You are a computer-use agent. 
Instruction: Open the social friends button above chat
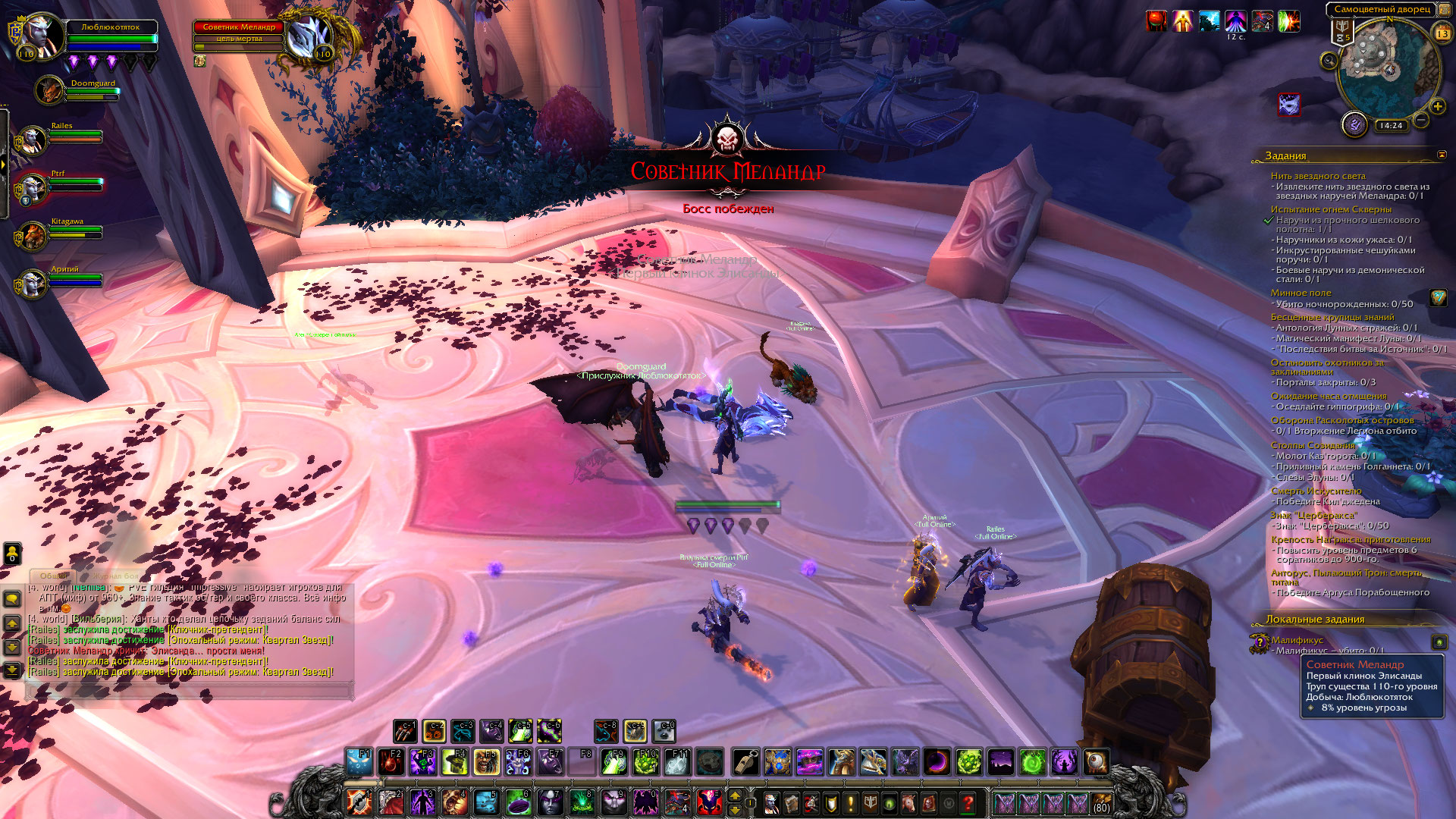[x=12, y=553]
